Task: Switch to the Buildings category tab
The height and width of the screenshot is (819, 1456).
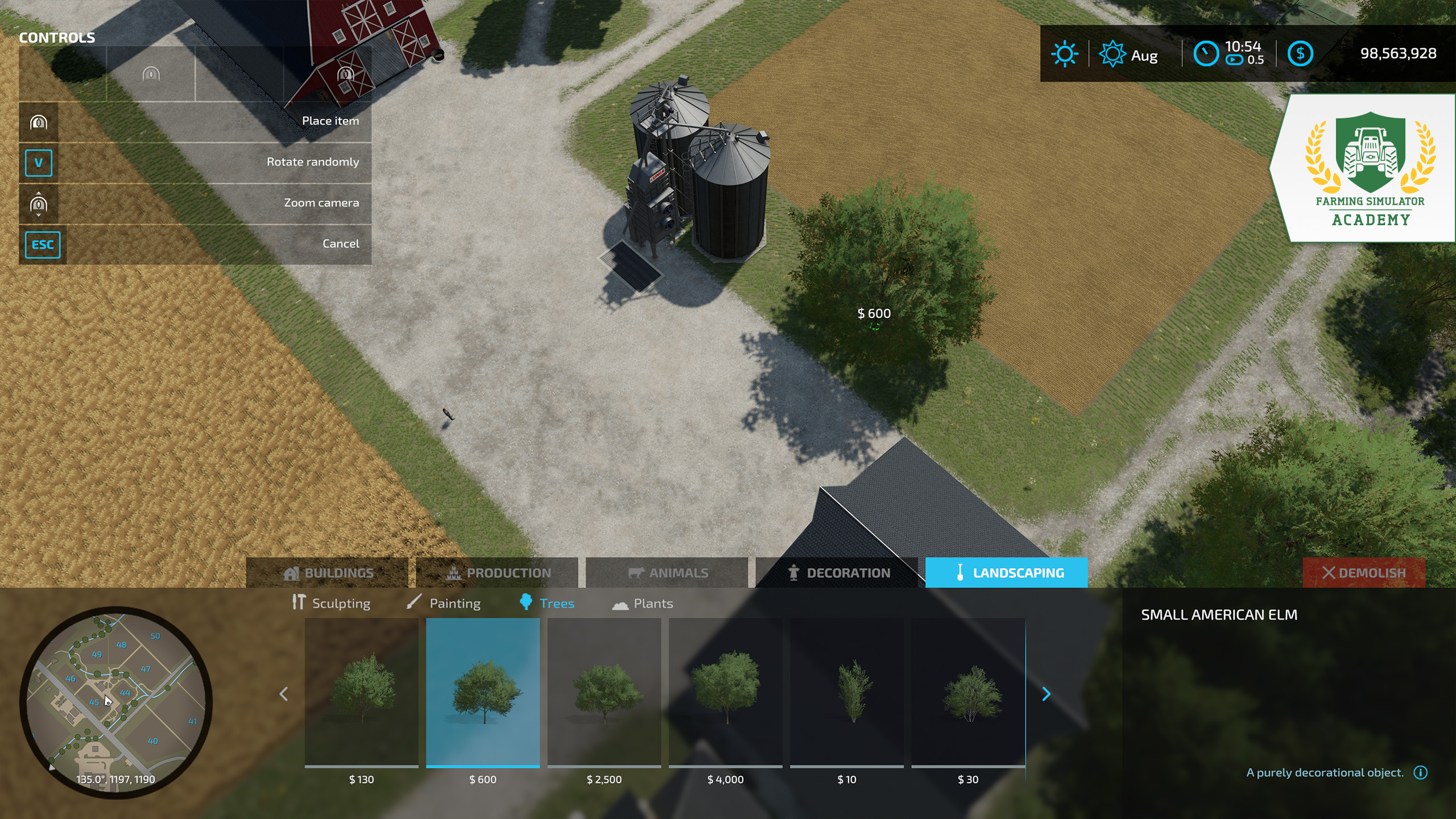Action: 328,573
